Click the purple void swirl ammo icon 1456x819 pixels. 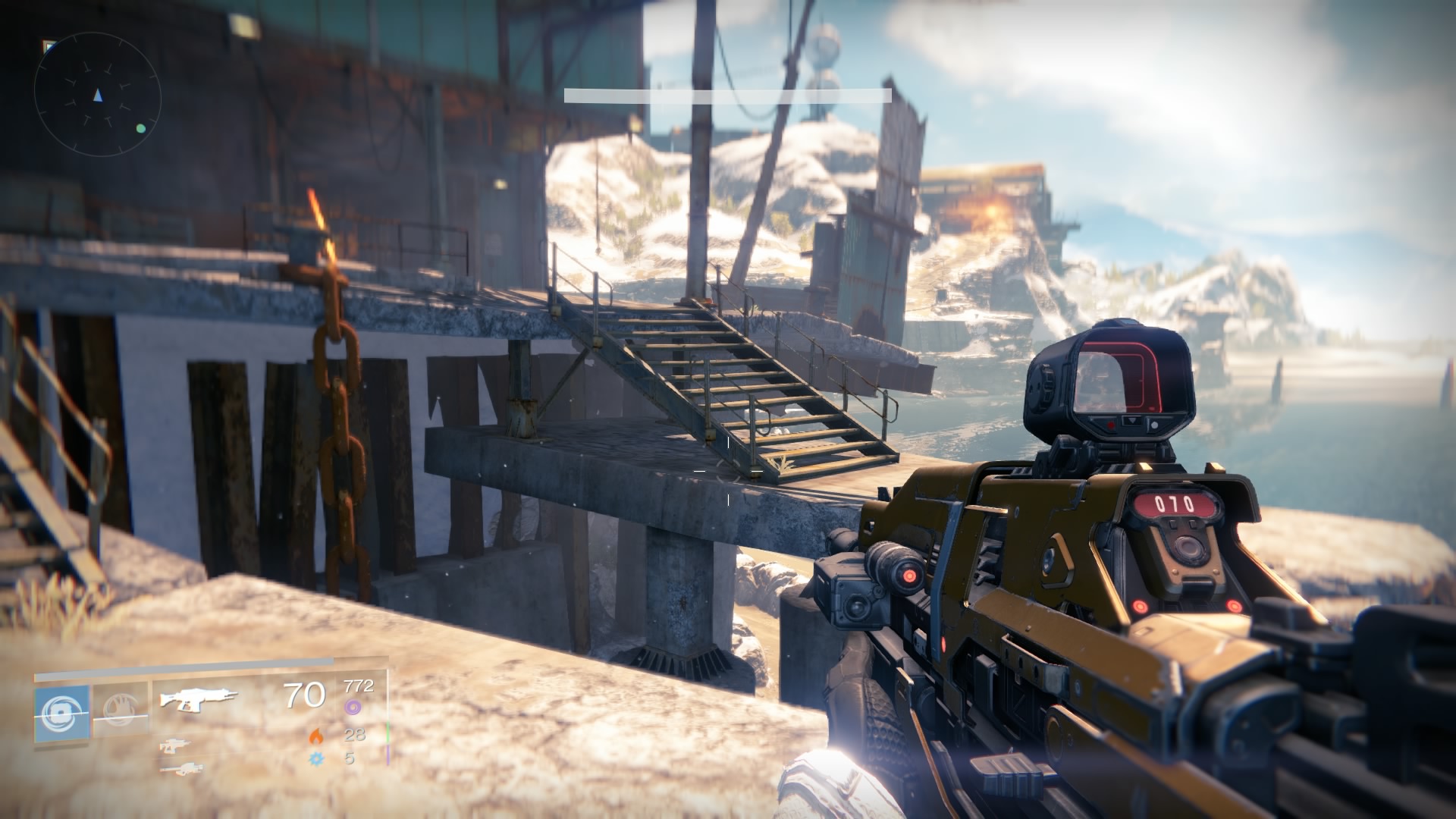(352, 708)
